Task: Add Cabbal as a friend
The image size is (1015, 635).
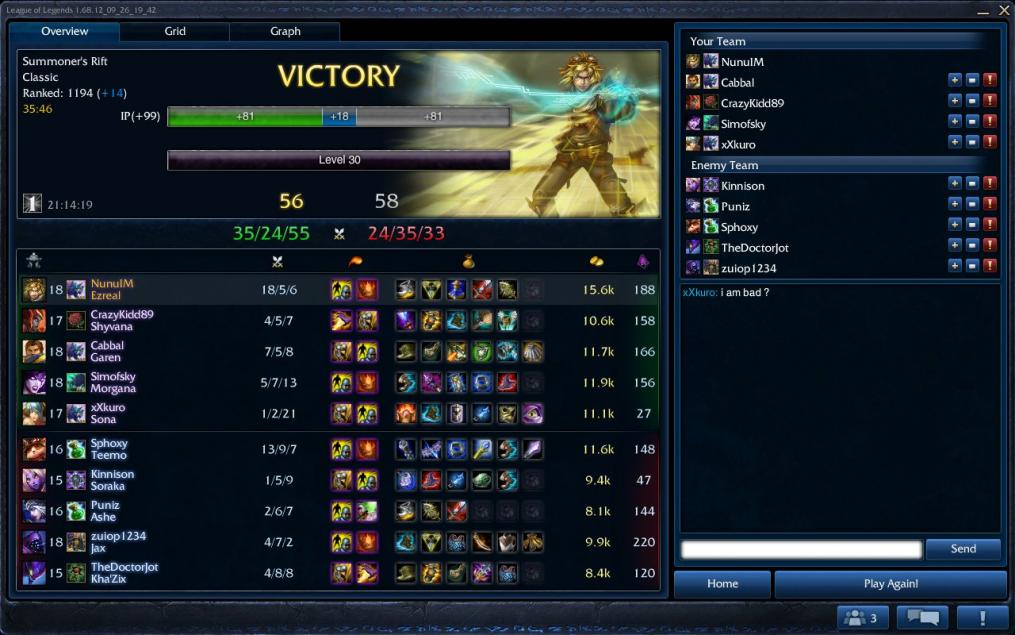Action: 954,80
